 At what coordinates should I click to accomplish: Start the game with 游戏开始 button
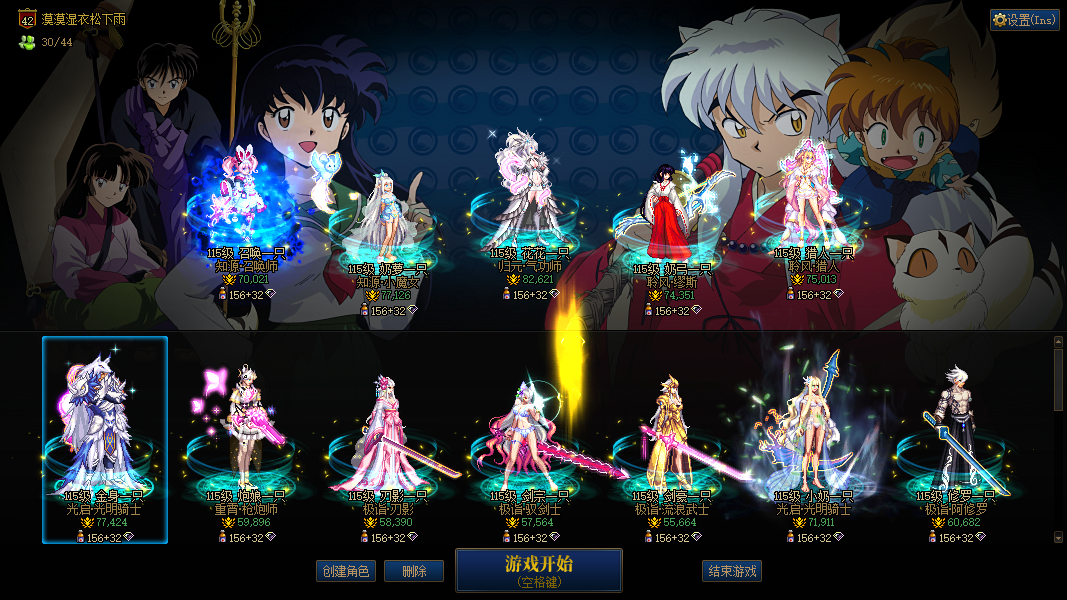[538, 570]
